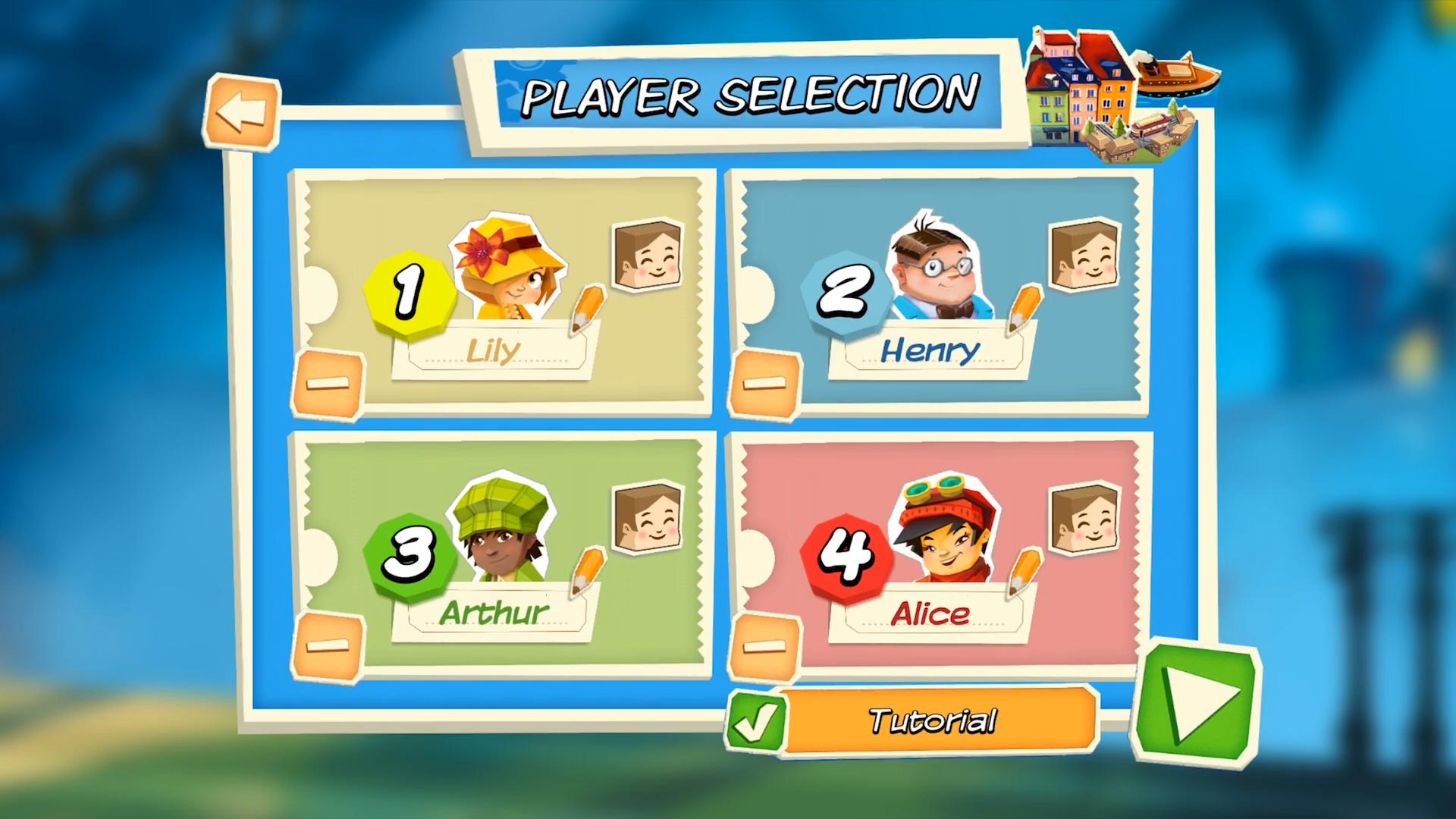Viewport: 1456px width, 819px height.
Task: Go back with the orange arrow button
Action: 241,112
